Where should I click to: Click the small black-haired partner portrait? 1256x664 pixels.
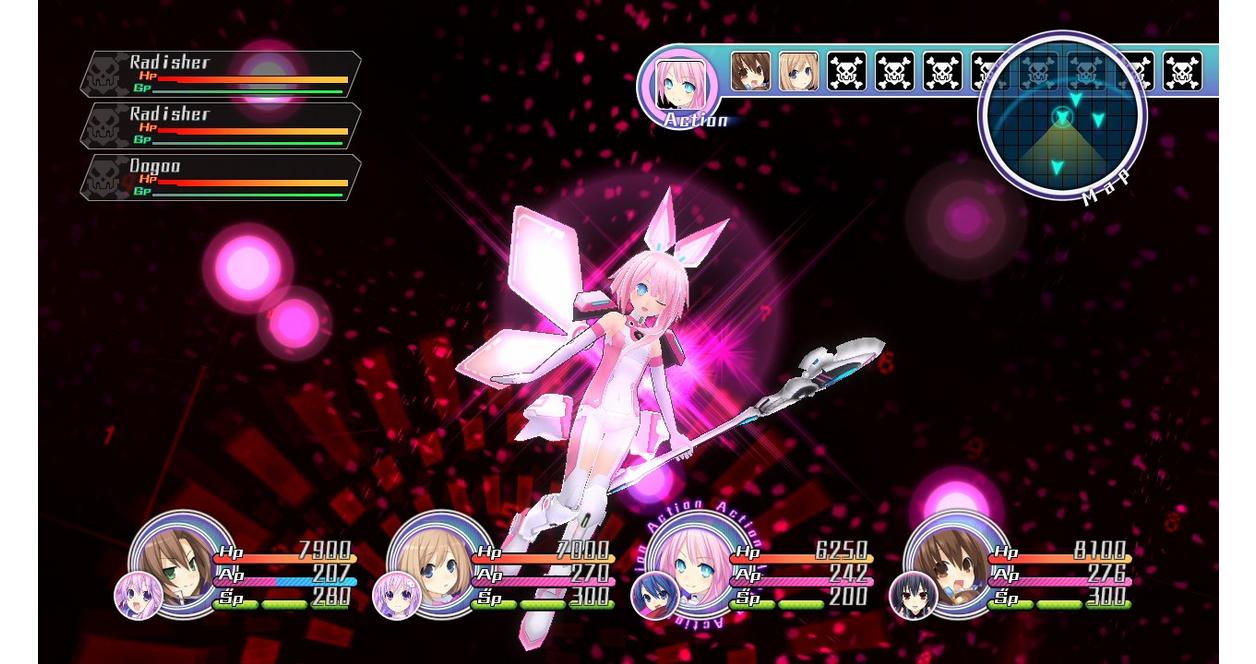[x=912, y=596]
